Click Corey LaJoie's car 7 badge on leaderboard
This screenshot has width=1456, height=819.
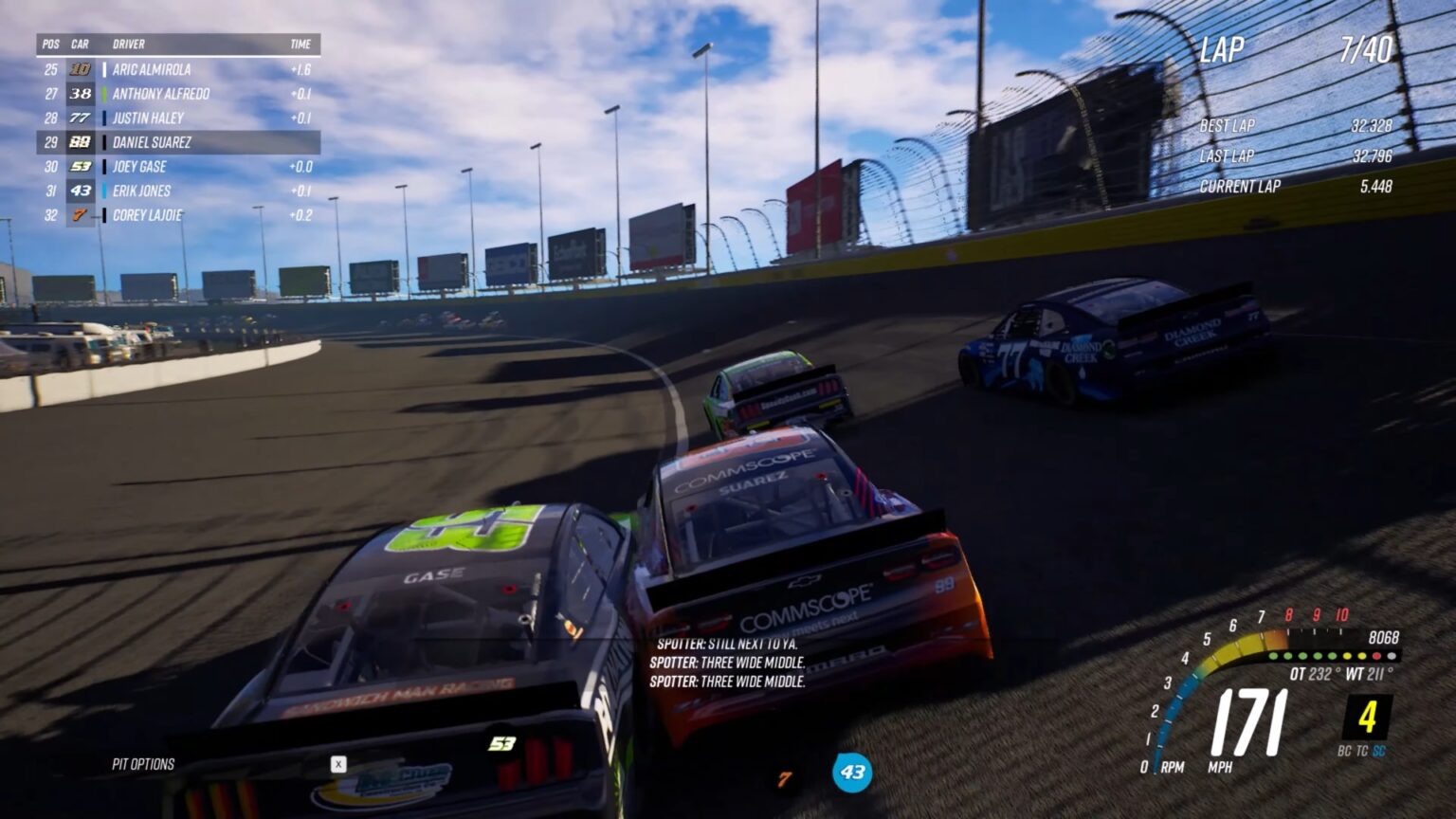tap(81, 214)
